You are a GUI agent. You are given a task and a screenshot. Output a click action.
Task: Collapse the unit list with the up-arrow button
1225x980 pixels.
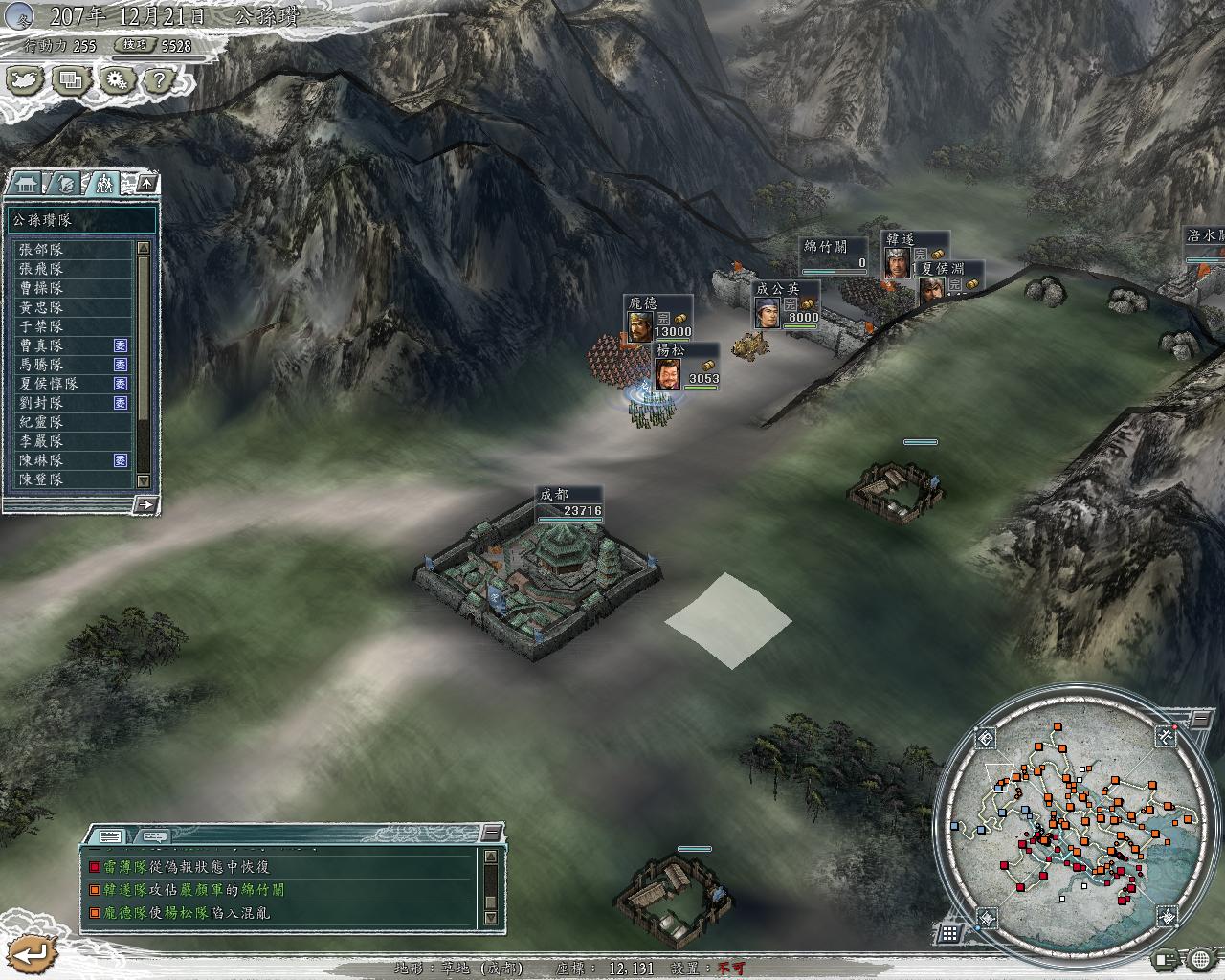(147, 182)
